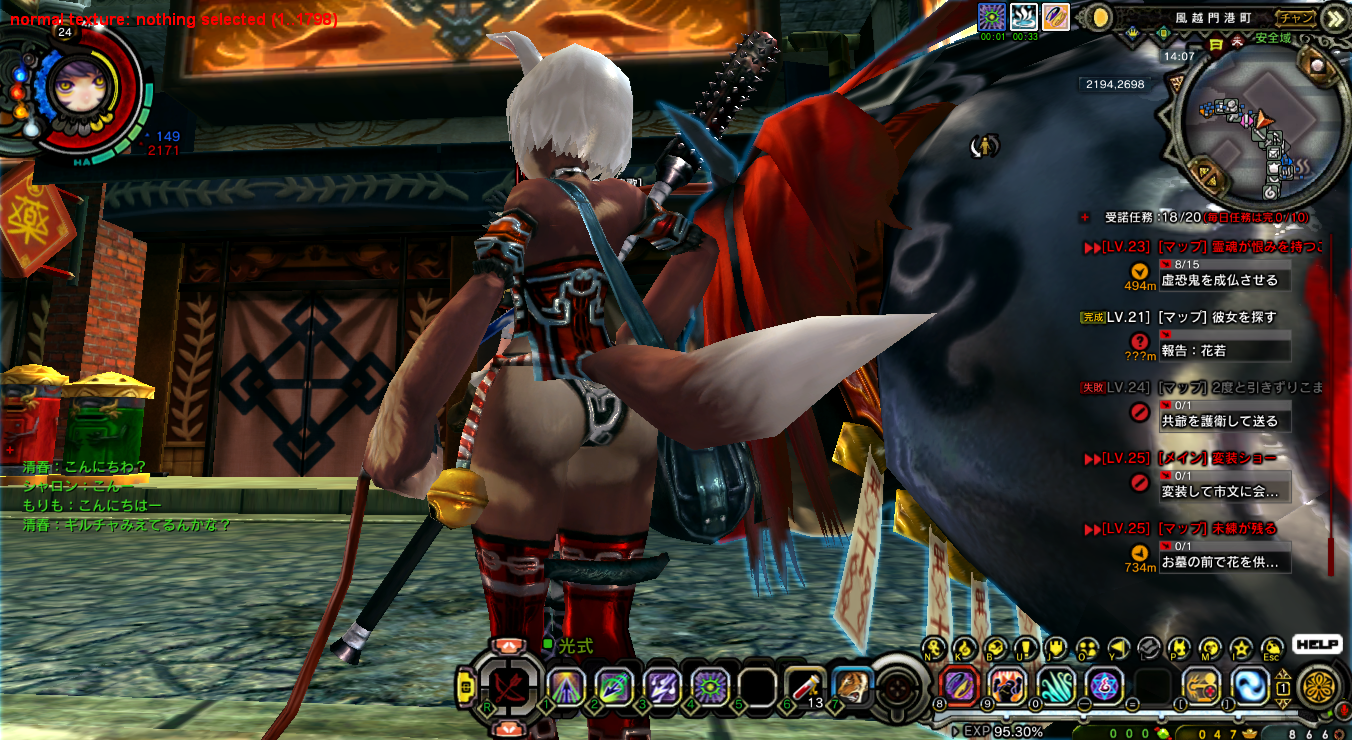Use the blue swirl skill

click(1250, 686)
